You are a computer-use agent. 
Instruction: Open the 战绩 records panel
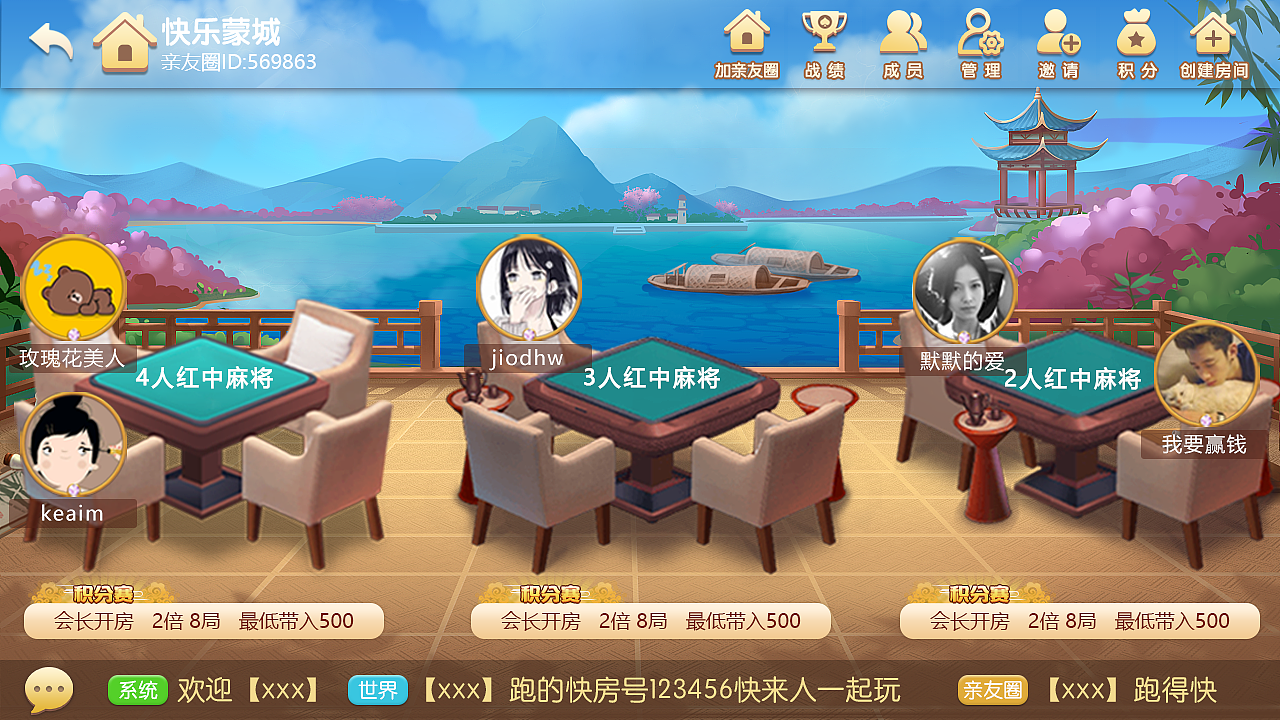tap(825, 40)
